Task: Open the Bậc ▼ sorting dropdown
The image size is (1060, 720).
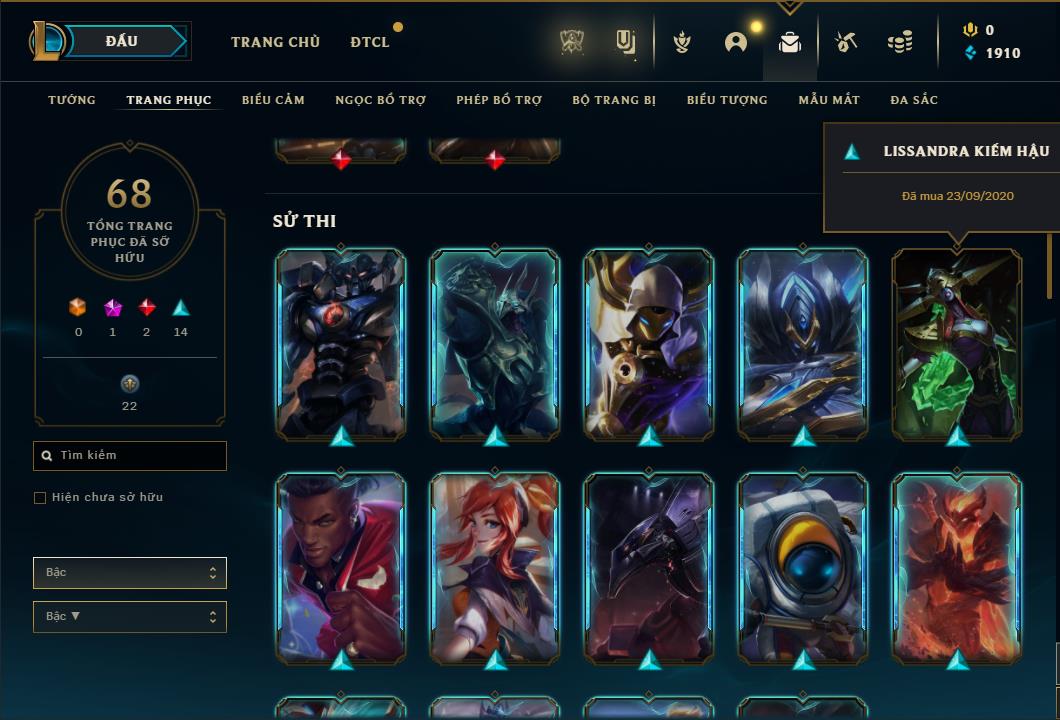Action: [130, 617]
